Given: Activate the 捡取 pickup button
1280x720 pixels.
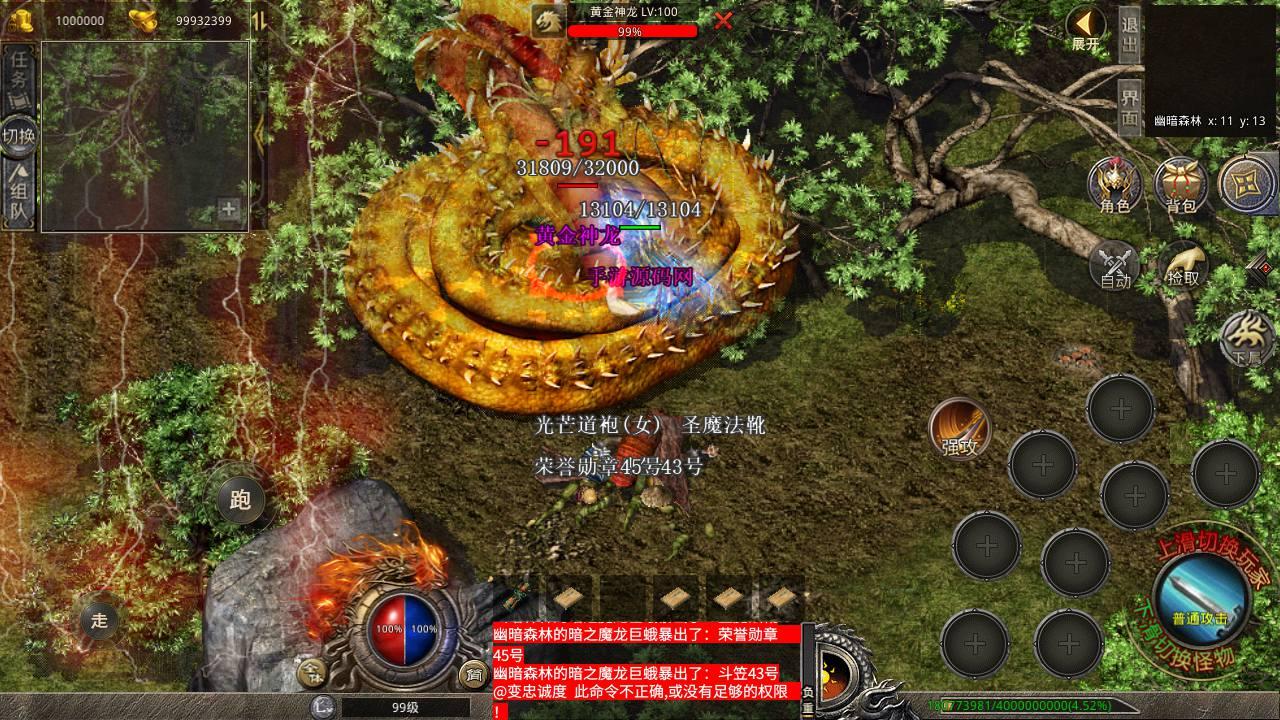Looking at the screenshot, I should click(x=1183, y=265).
